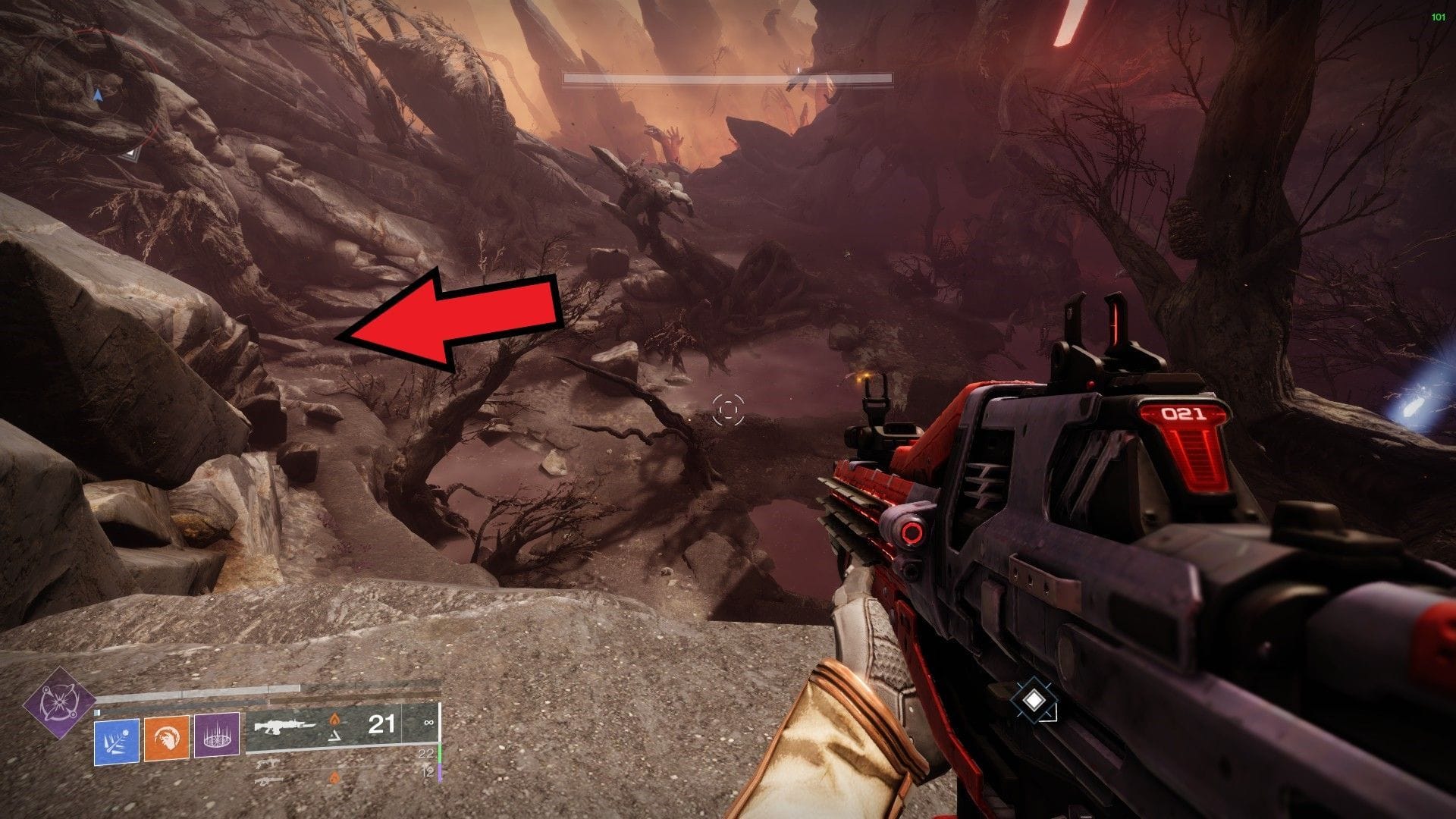Click the equipped machine gun silhouette icon
The width and height of the screenshot is (1456, 819).
click(x=284, y=726)
